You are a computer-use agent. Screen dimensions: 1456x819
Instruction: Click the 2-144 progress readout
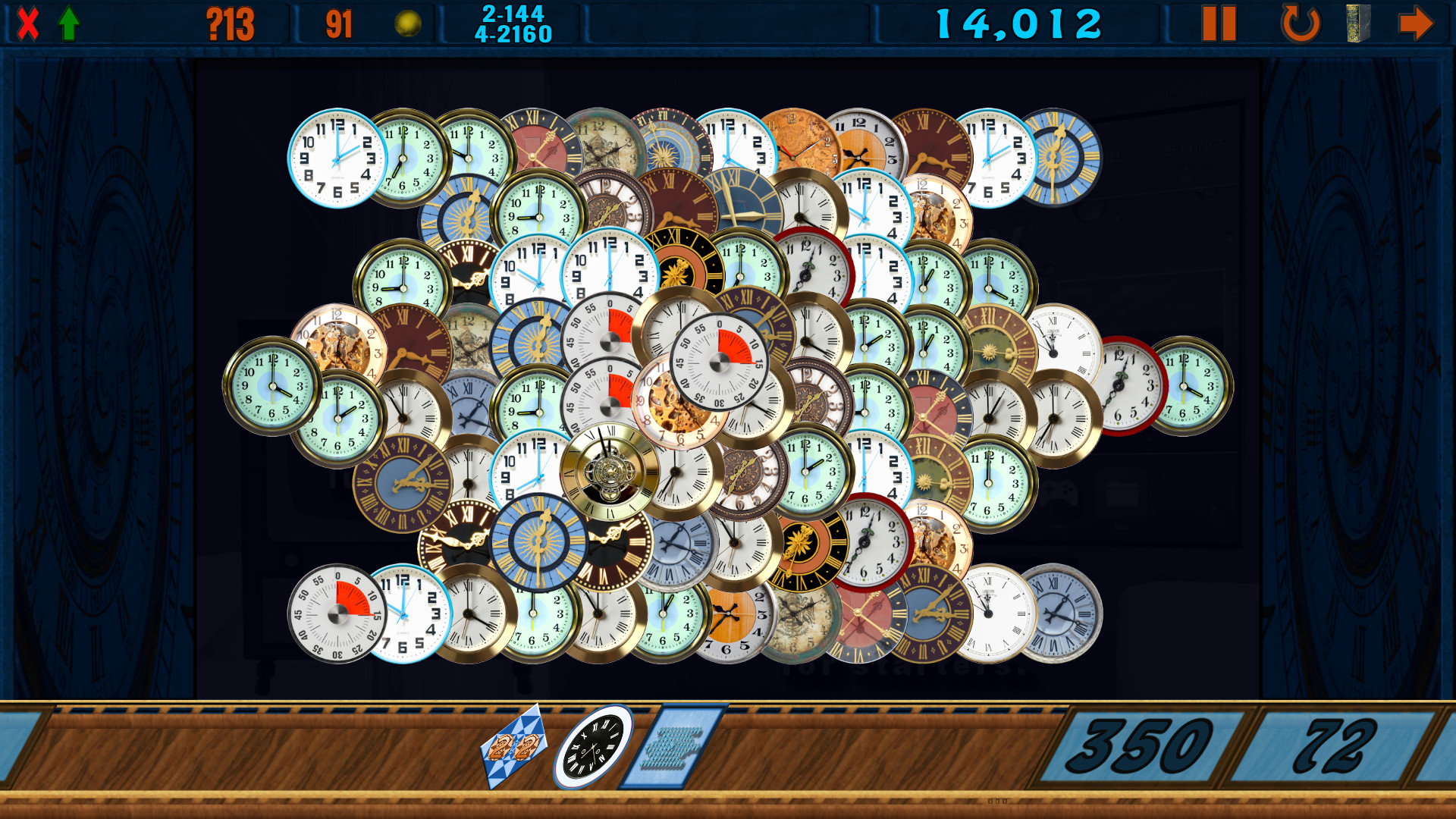512,12
